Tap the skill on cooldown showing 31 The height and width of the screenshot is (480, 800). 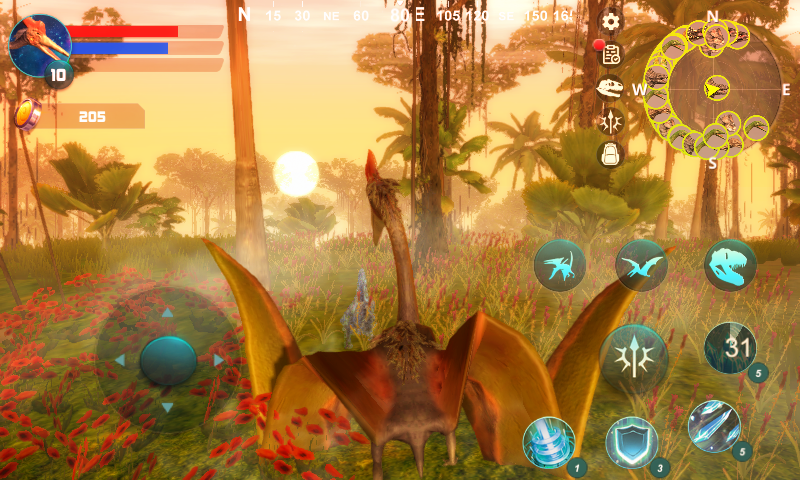(x=730, y=348)
